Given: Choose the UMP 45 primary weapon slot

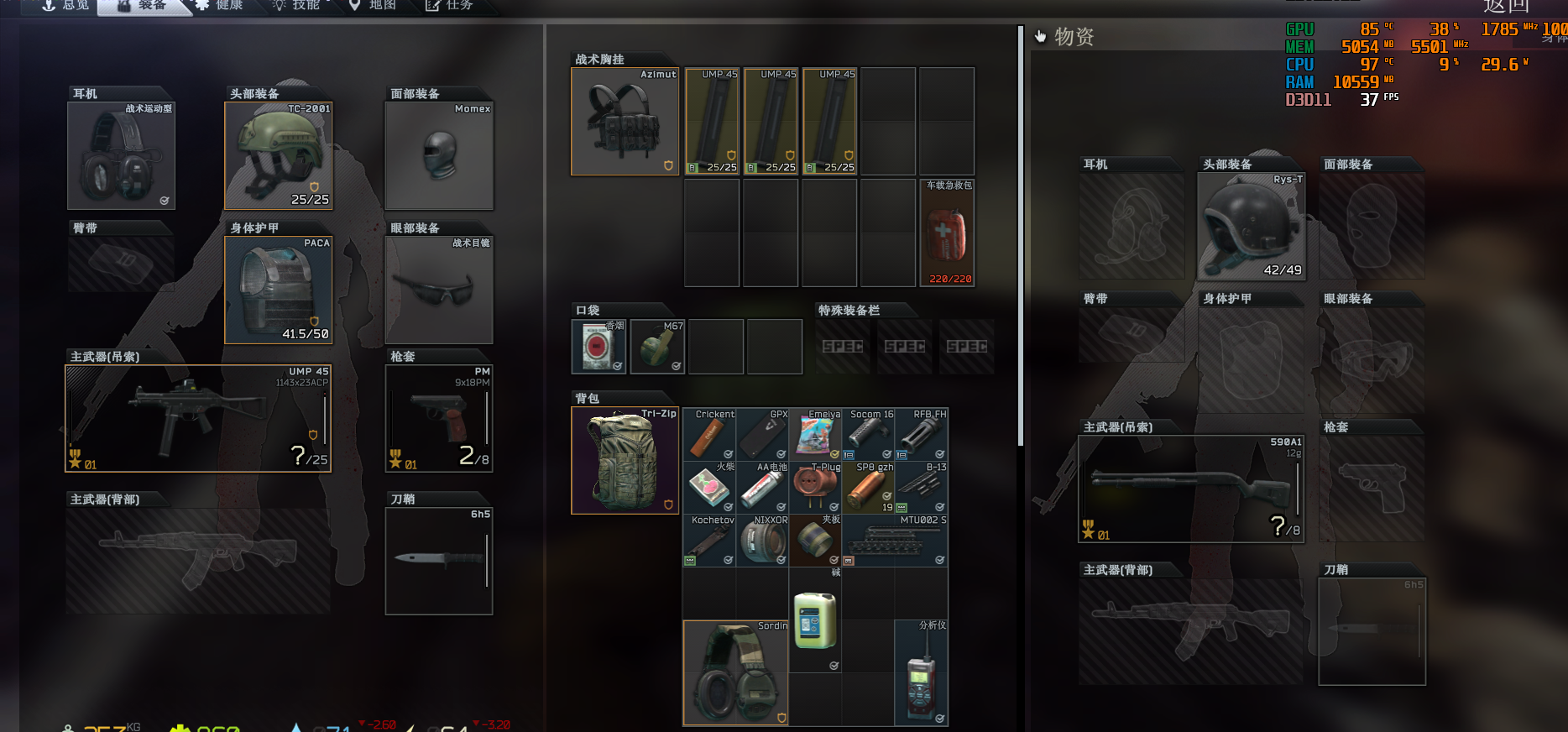Looking at the screenshot, I should [x=198, y=418].
